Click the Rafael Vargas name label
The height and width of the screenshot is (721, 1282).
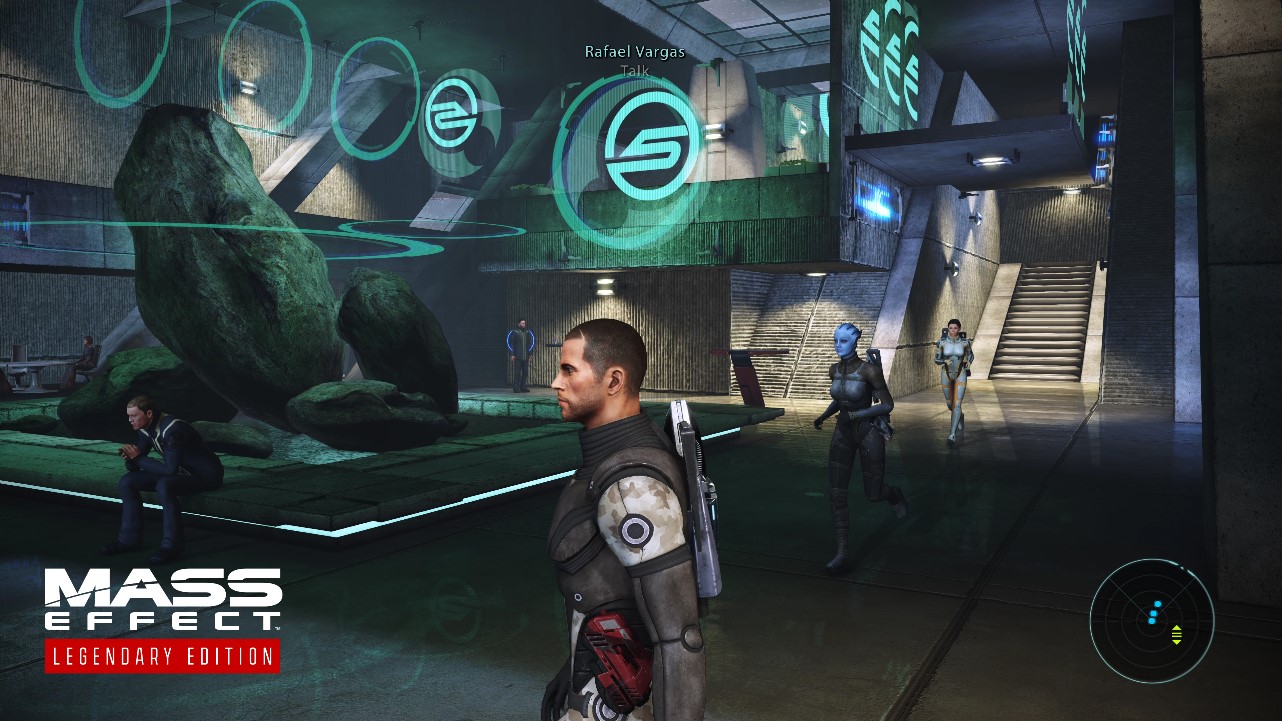click(636, 54)
